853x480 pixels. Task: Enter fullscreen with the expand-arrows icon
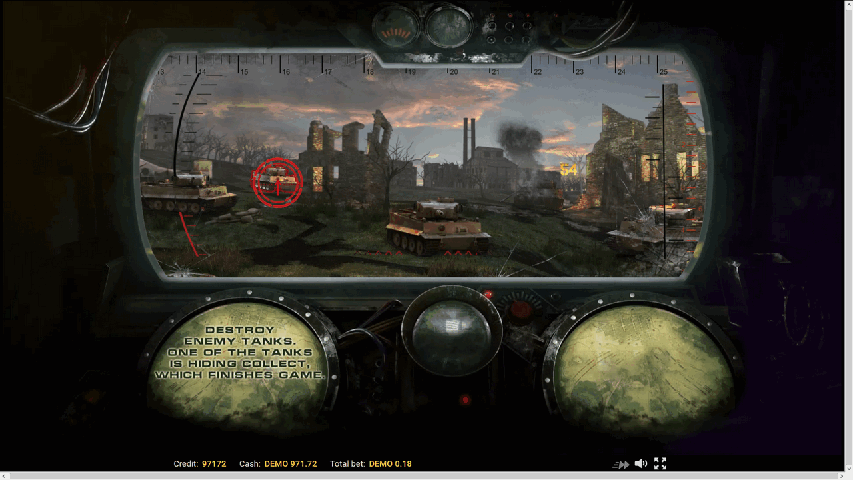(x=660, y=464)
